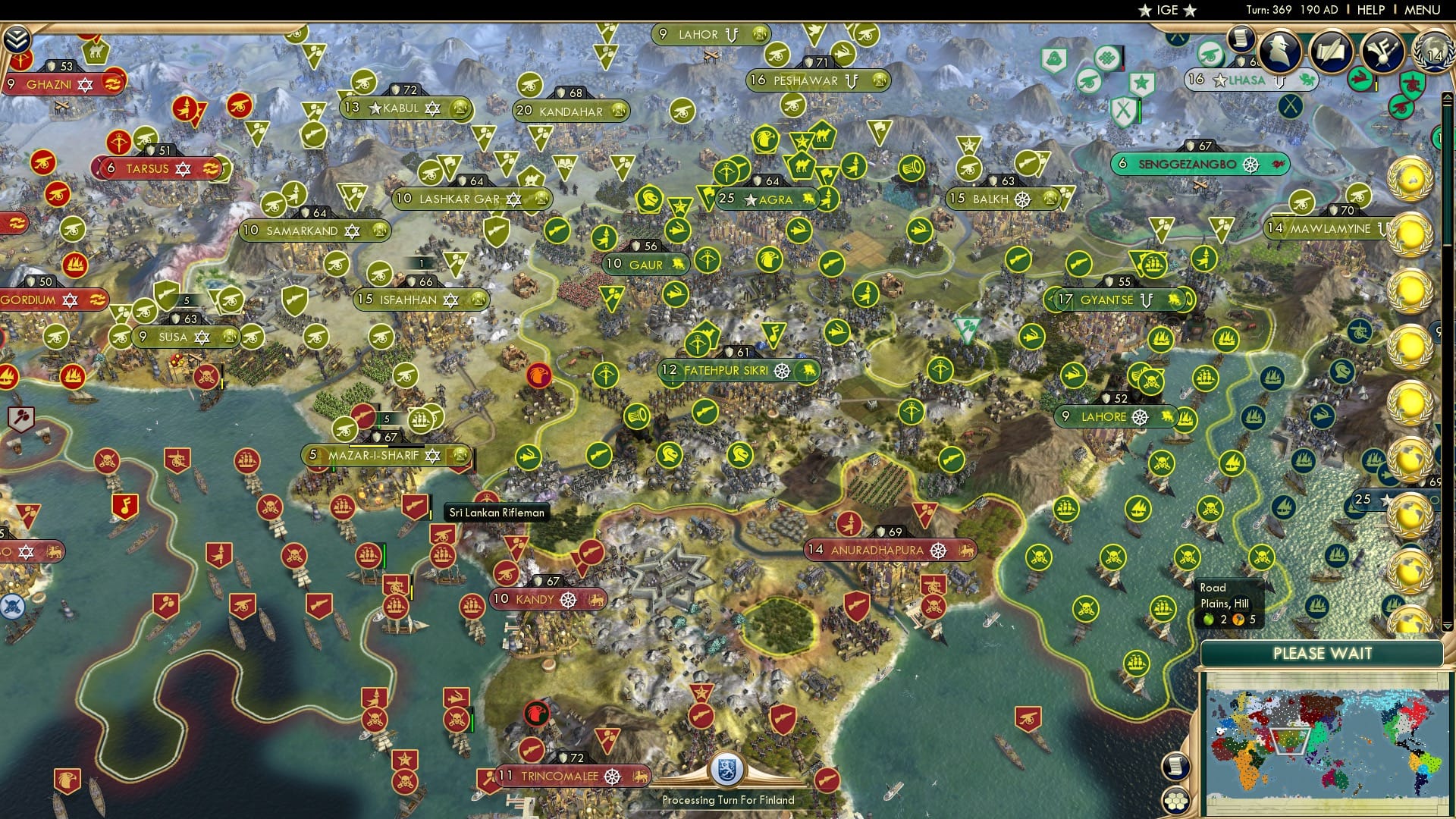Open the World Congress icon showing 14 delegates
The height and width of the screenshot is (819, 1456).
click(x=1436, y=53)
